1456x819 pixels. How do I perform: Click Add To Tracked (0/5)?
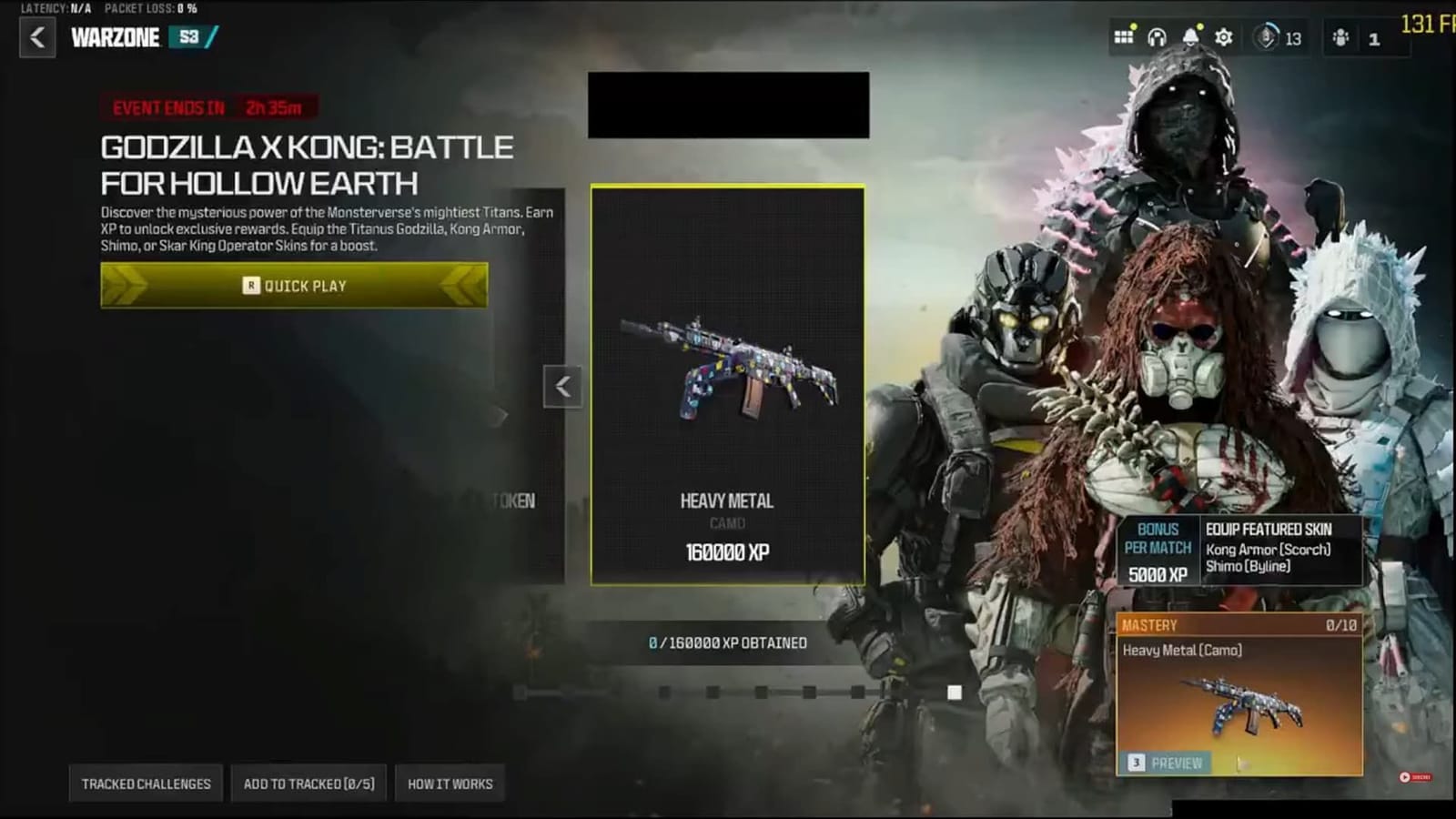[x=308, y=783]
